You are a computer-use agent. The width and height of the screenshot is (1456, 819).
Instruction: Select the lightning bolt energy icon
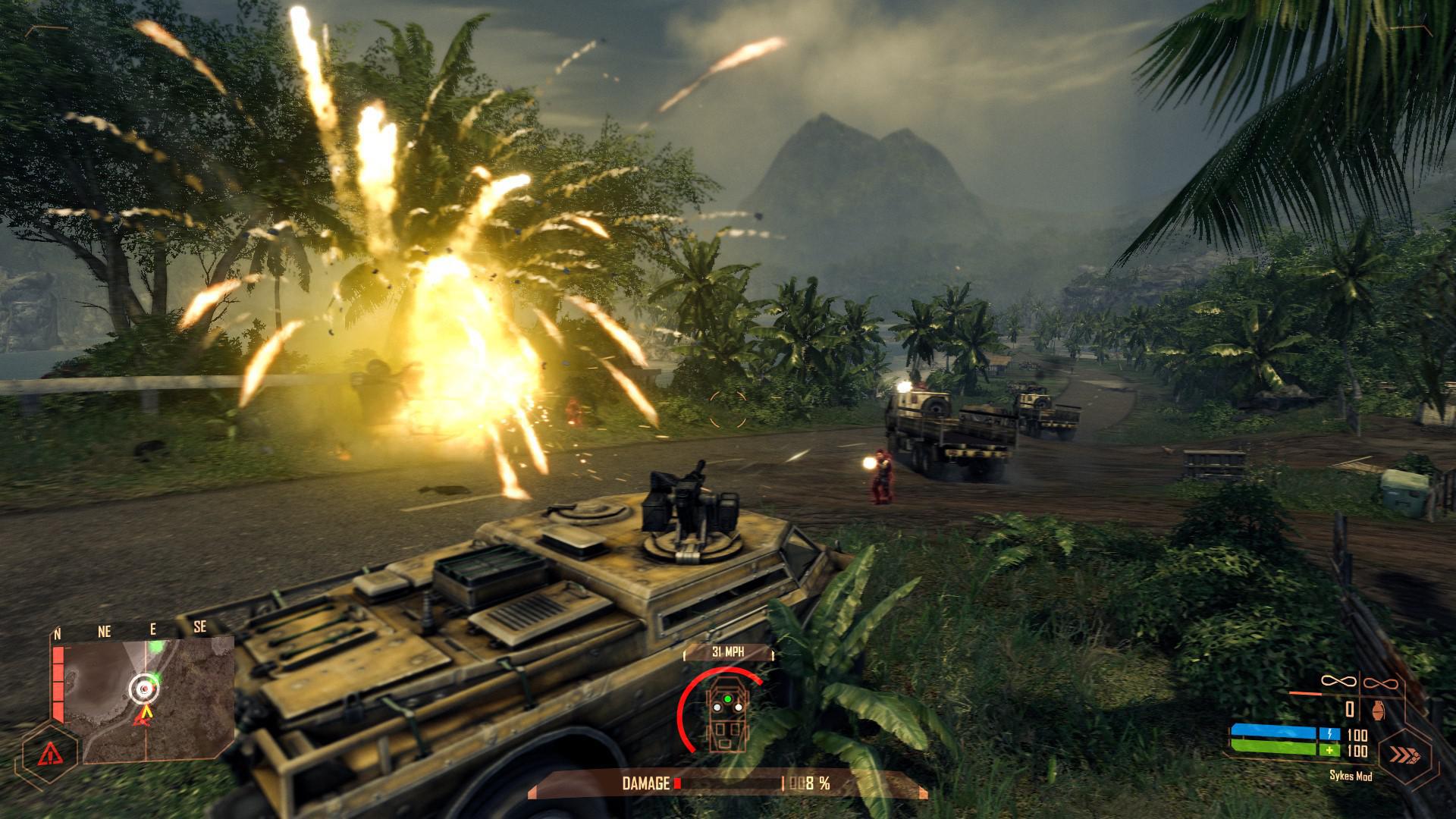1330,733
